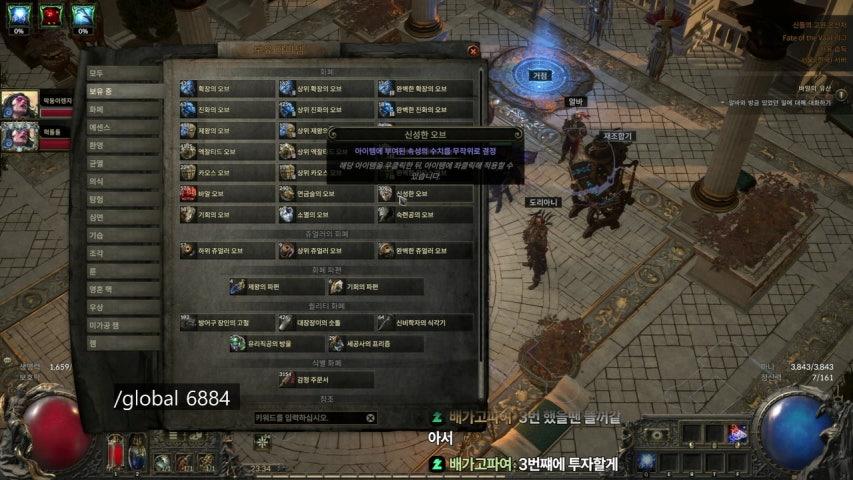This screenshot has width=853, height=480.
Task: Choose the 감정 주문서 scroll
Action: pos(326,380)
